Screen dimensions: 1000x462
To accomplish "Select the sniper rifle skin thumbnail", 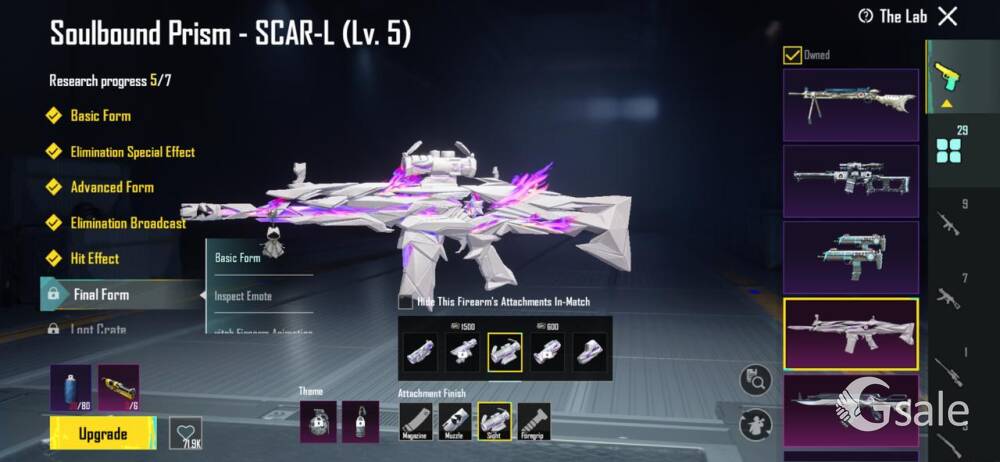I will (x=850, y=181).
